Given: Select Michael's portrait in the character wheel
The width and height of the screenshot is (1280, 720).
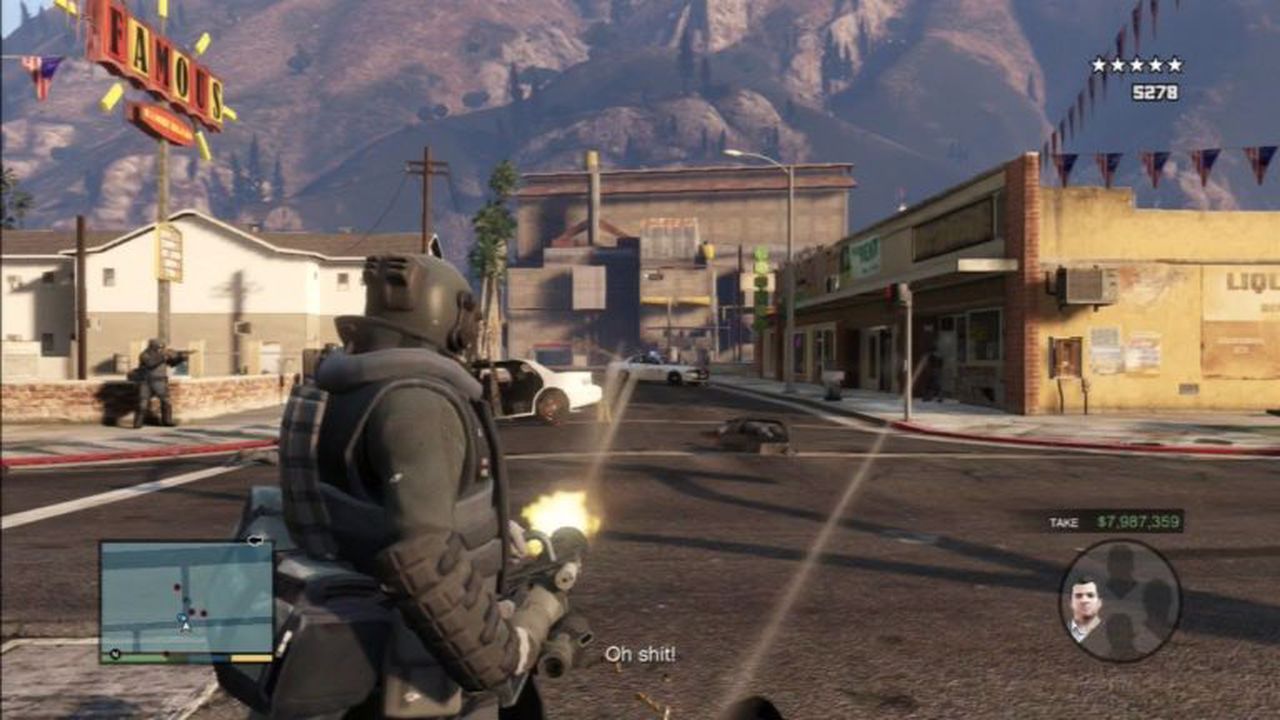Looking at the screenshot, I should (x=1083, y=606).
